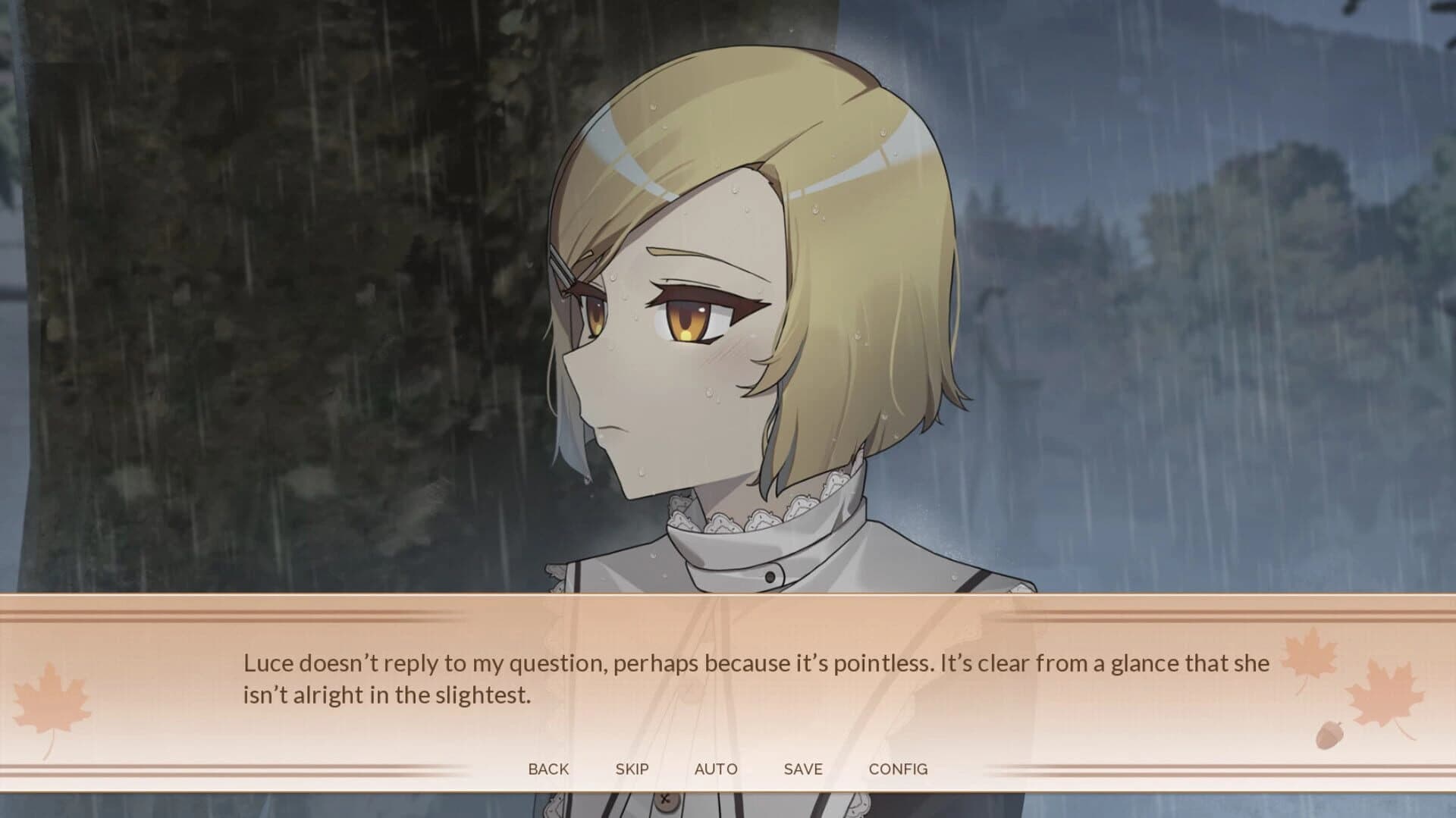This screenshot has height=818, width=1456.
Task: Click the acorn decoration near the dialogue box
Action: (1329, 734)
